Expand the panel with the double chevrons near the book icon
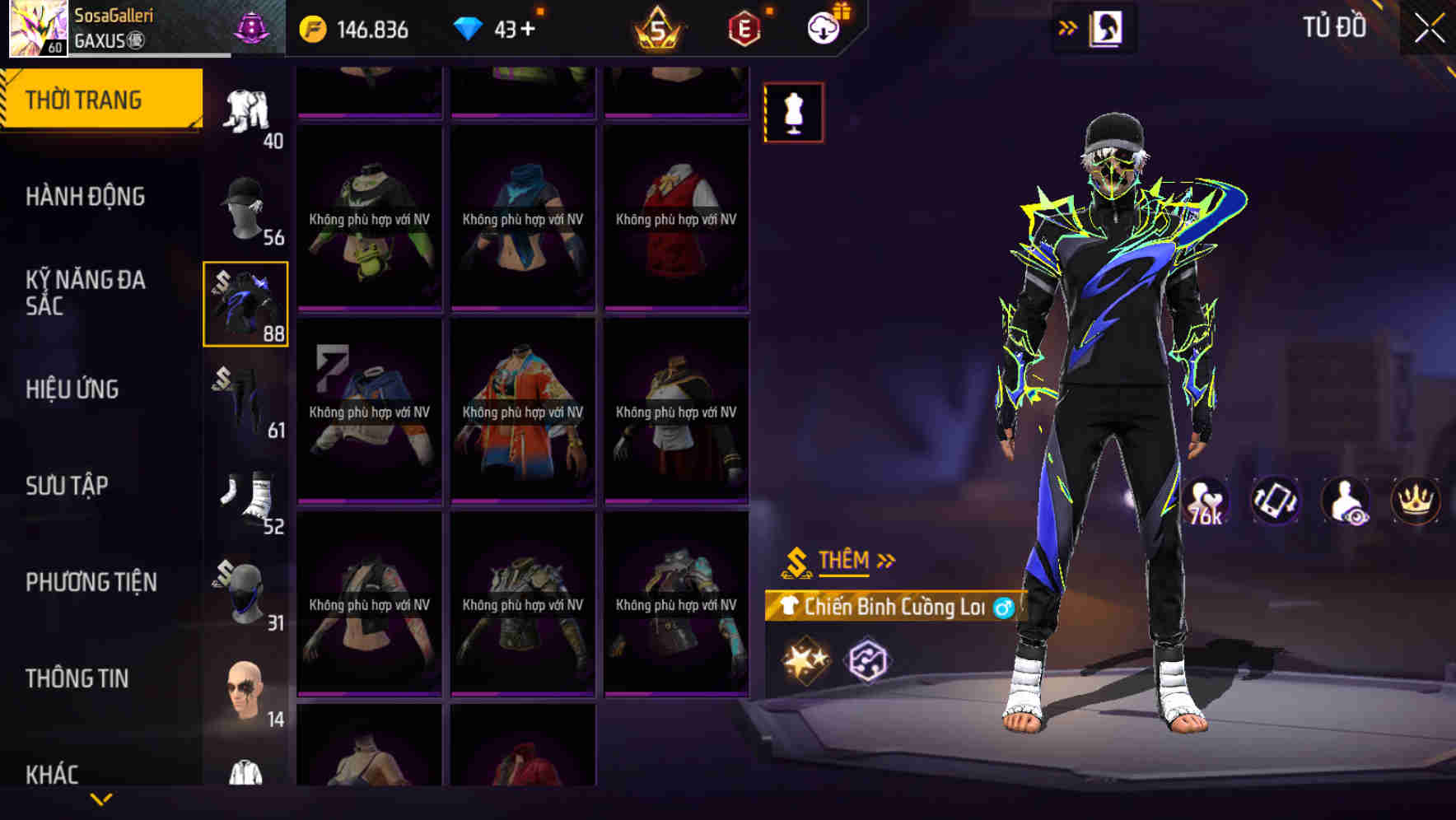 click(1068, 27)
